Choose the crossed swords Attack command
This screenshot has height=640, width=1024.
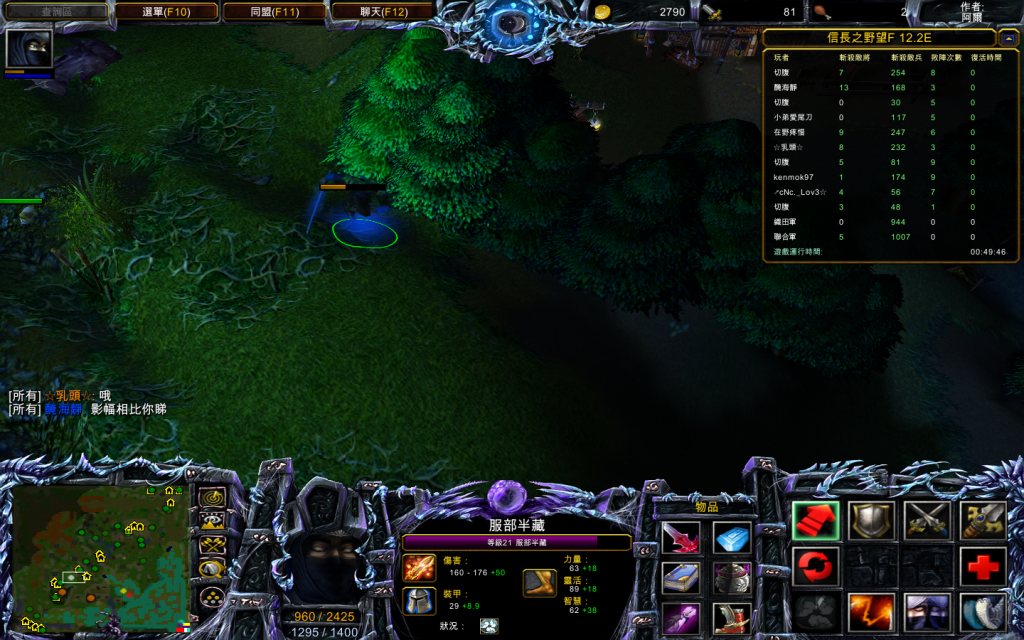pyautogui.click(x=927, y=521)
